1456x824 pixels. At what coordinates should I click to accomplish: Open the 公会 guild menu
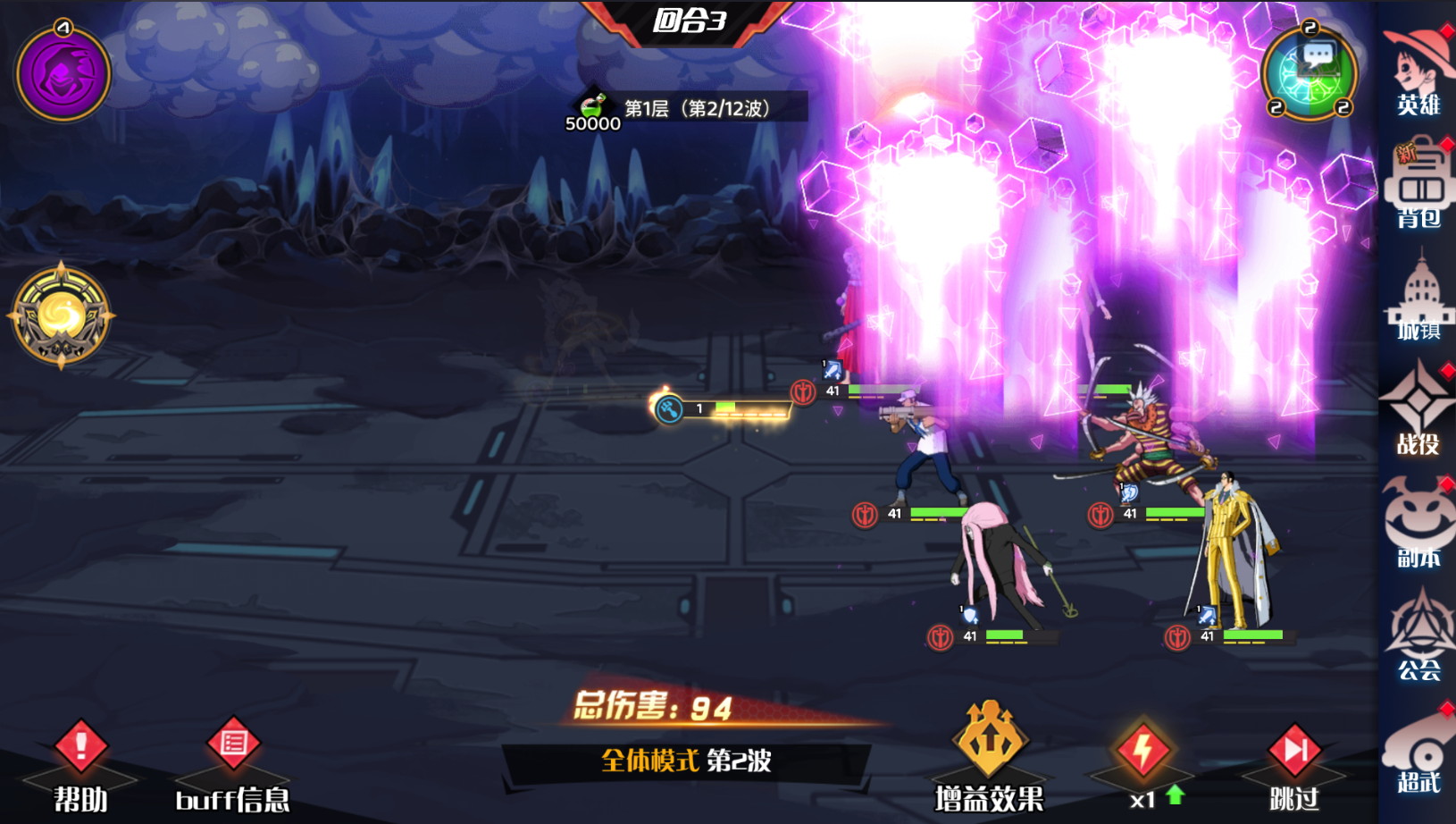pyautogui.click(x=1418, y=636)
